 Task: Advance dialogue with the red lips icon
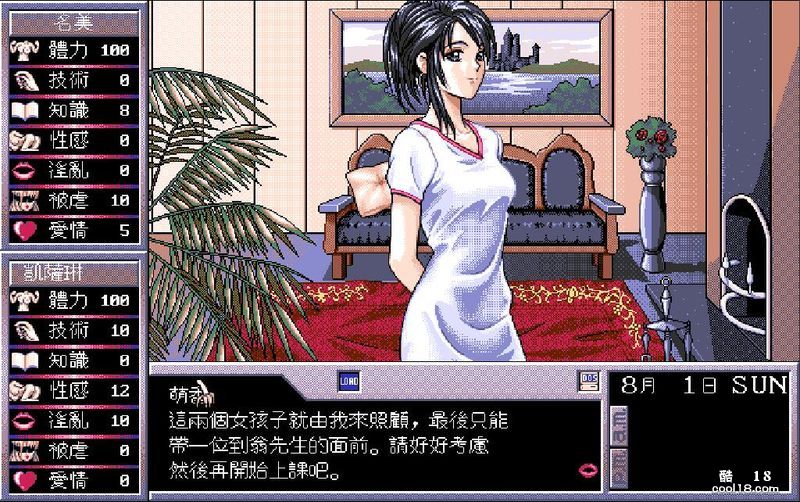coord(589,468)
